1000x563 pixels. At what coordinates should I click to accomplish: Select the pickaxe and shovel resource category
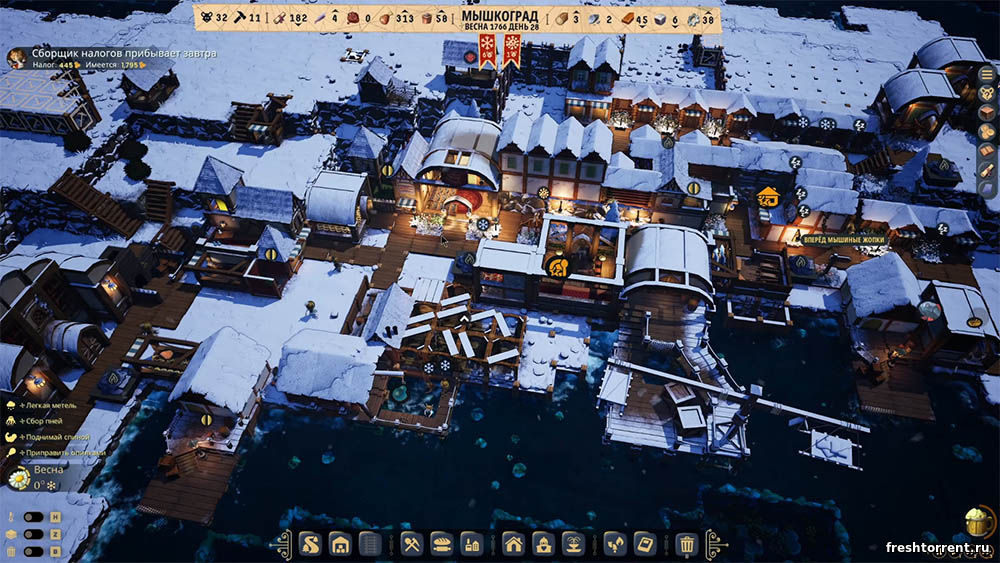point(411,544)
